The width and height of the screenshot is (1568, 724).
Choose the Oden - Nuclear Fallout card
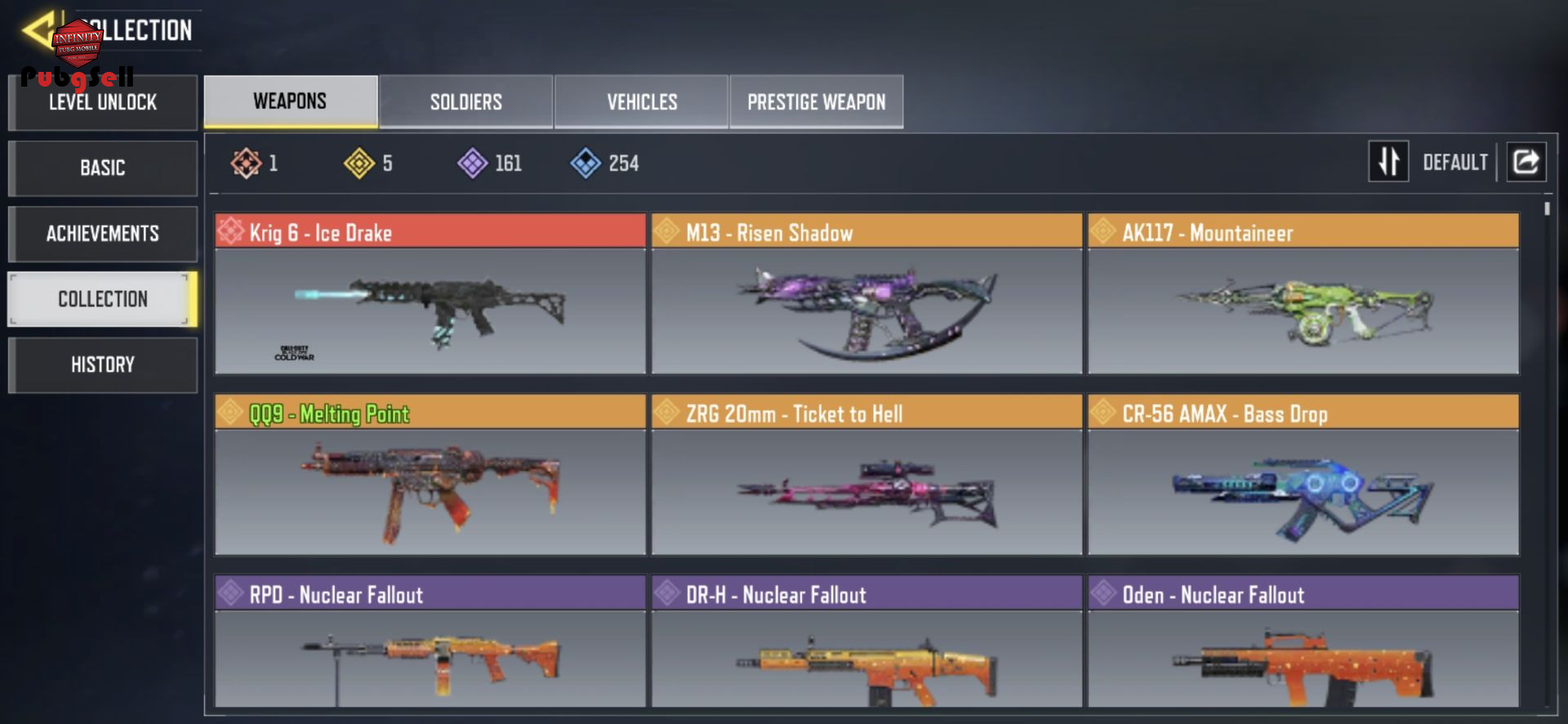1303,641
